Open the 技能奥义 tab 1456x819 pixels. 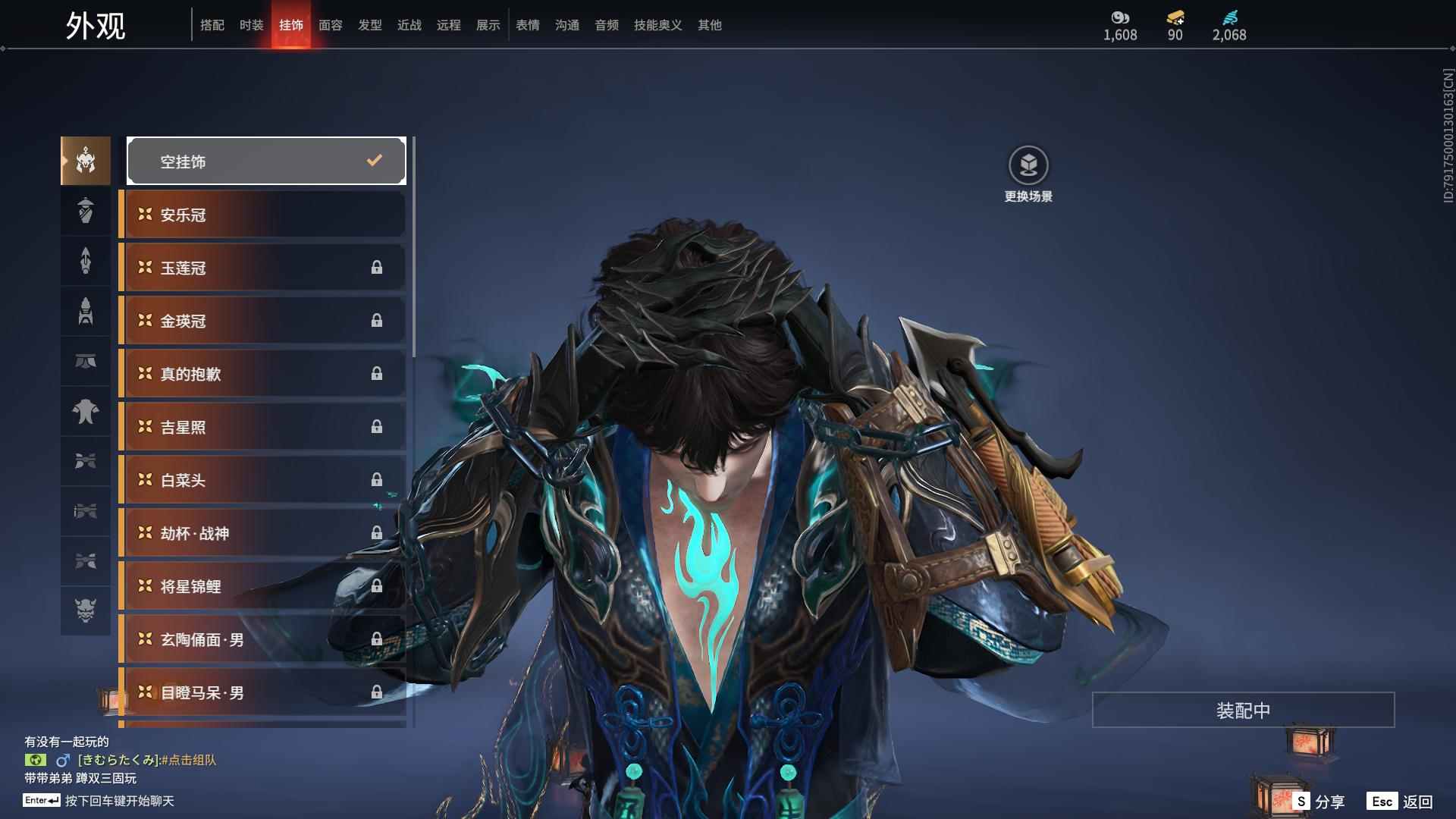tap(657, 25)
